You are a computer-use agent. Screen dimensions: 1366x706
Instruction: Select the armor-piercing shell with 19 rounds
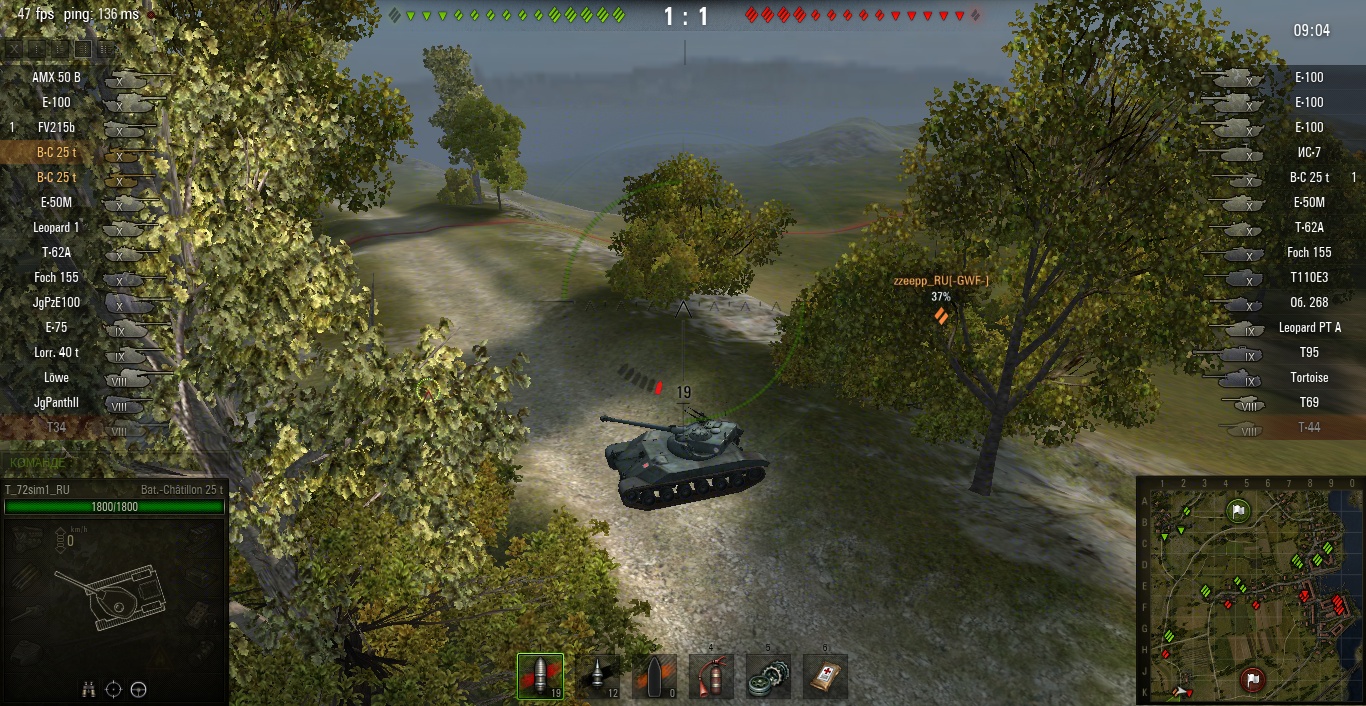tap(540, 677)
